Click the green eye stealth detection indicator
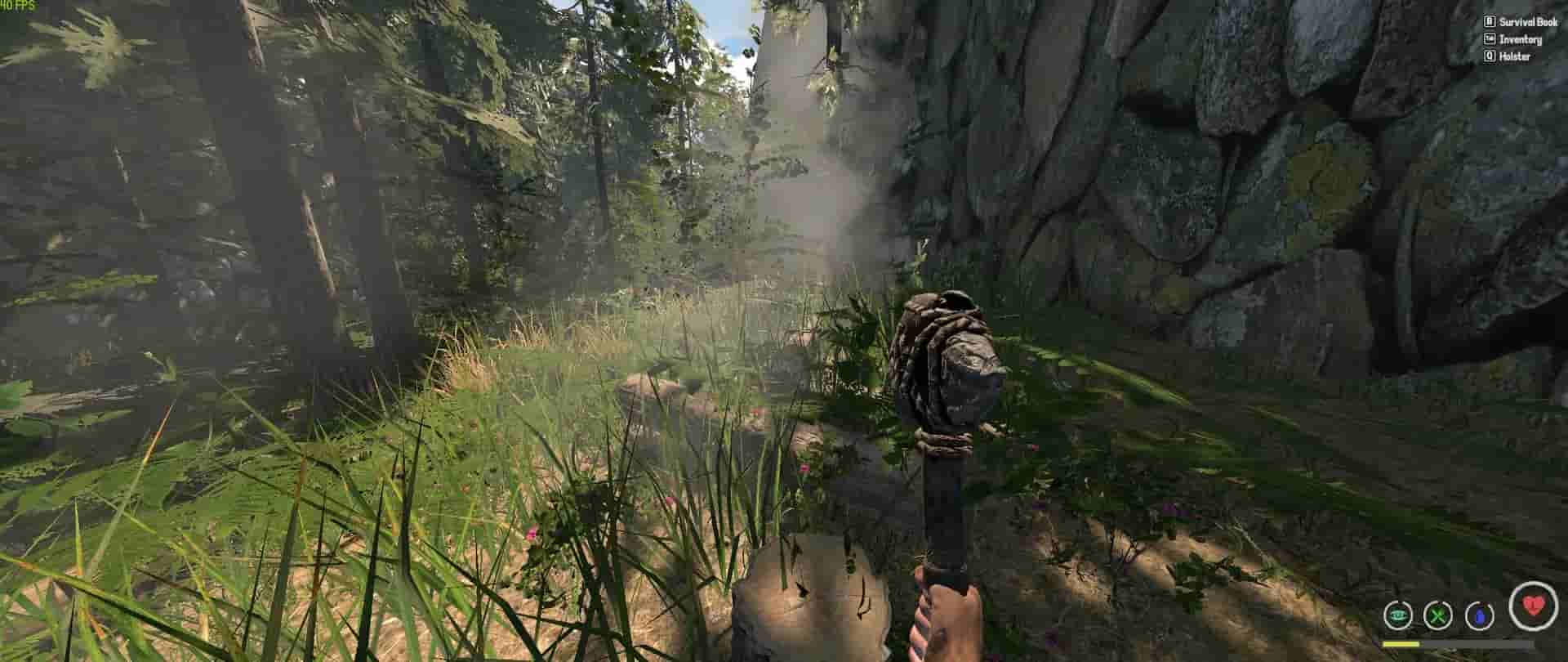The width and height of the screenshot is (1568, 662). pos(1397,615)
